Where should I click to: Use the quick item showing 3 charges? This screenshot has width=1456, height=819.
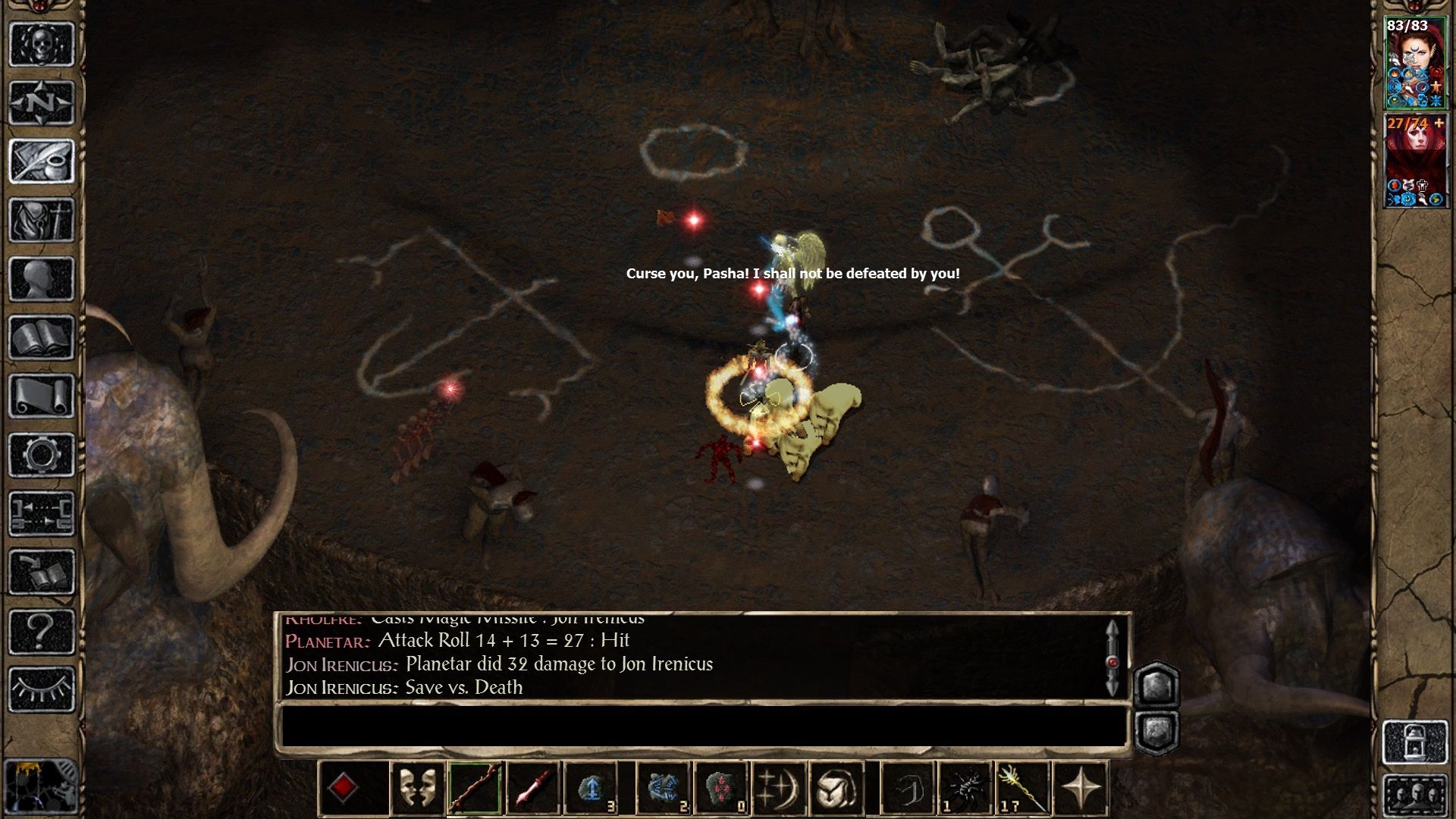pyautogui.click(x=590, y=789)
